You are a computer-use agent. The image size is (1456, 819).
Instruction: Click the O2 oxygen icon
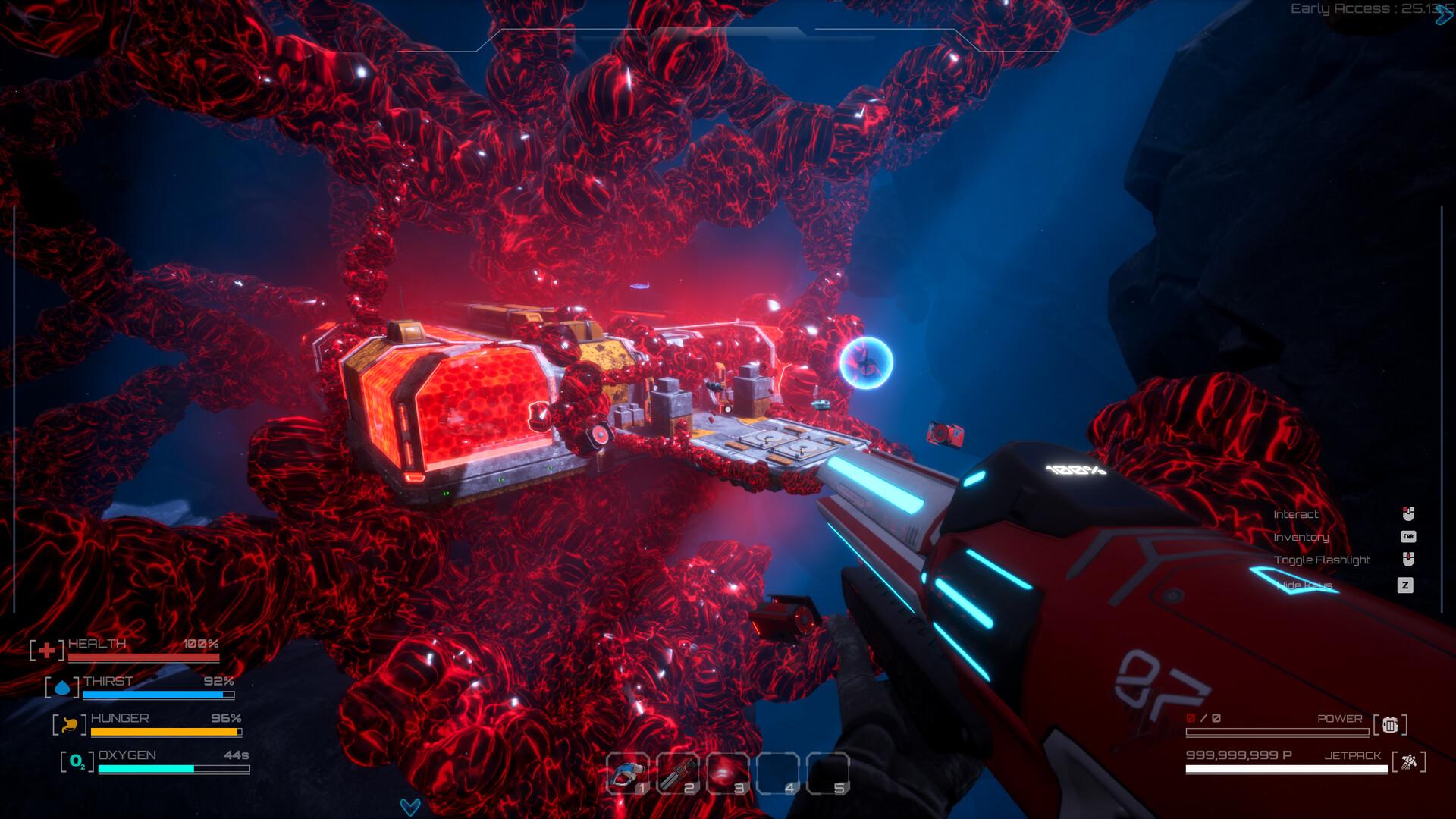tap(76, 761)
